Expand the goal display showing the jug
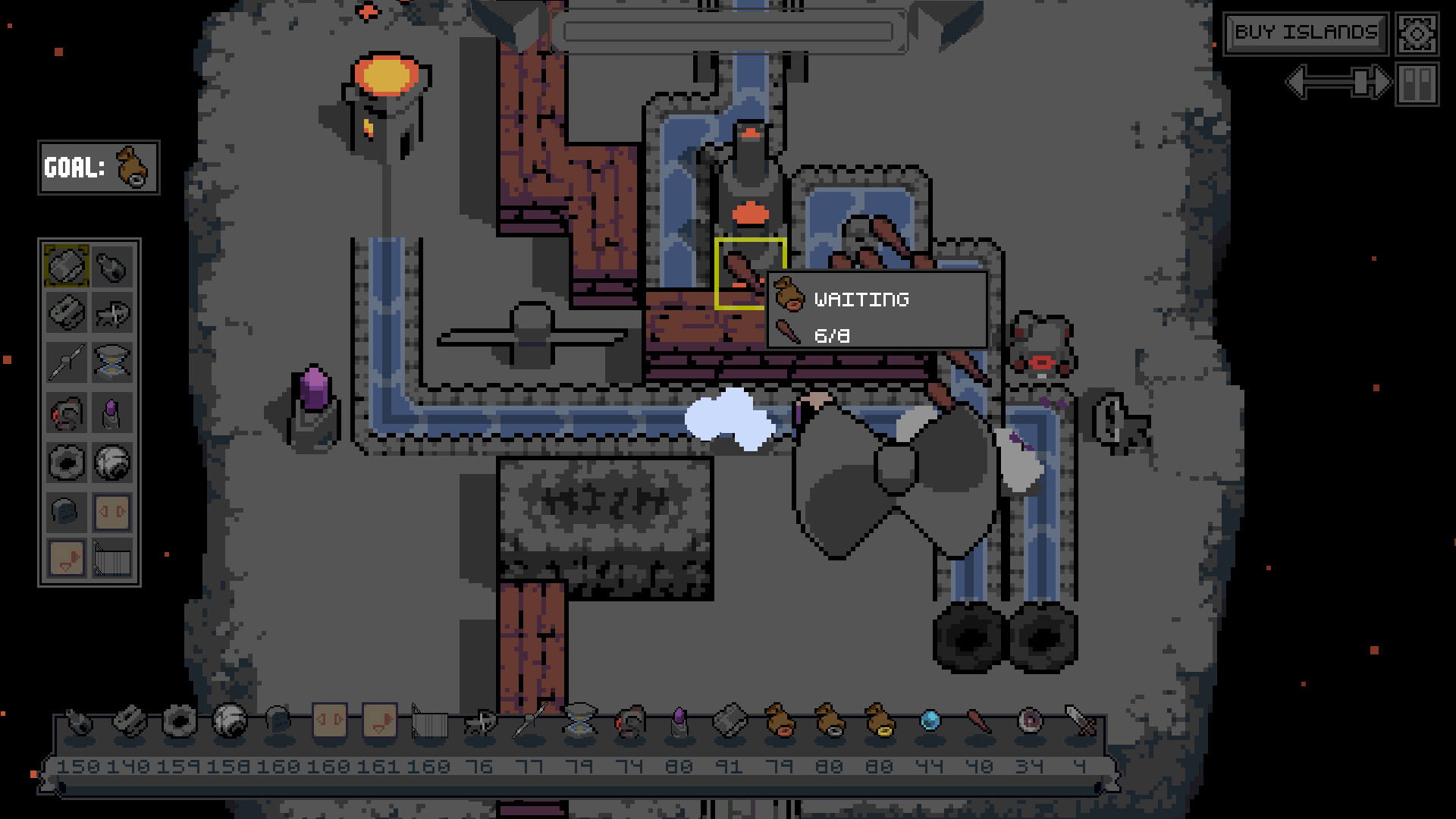Screen dimensions: 1456x819 (99, 169)
